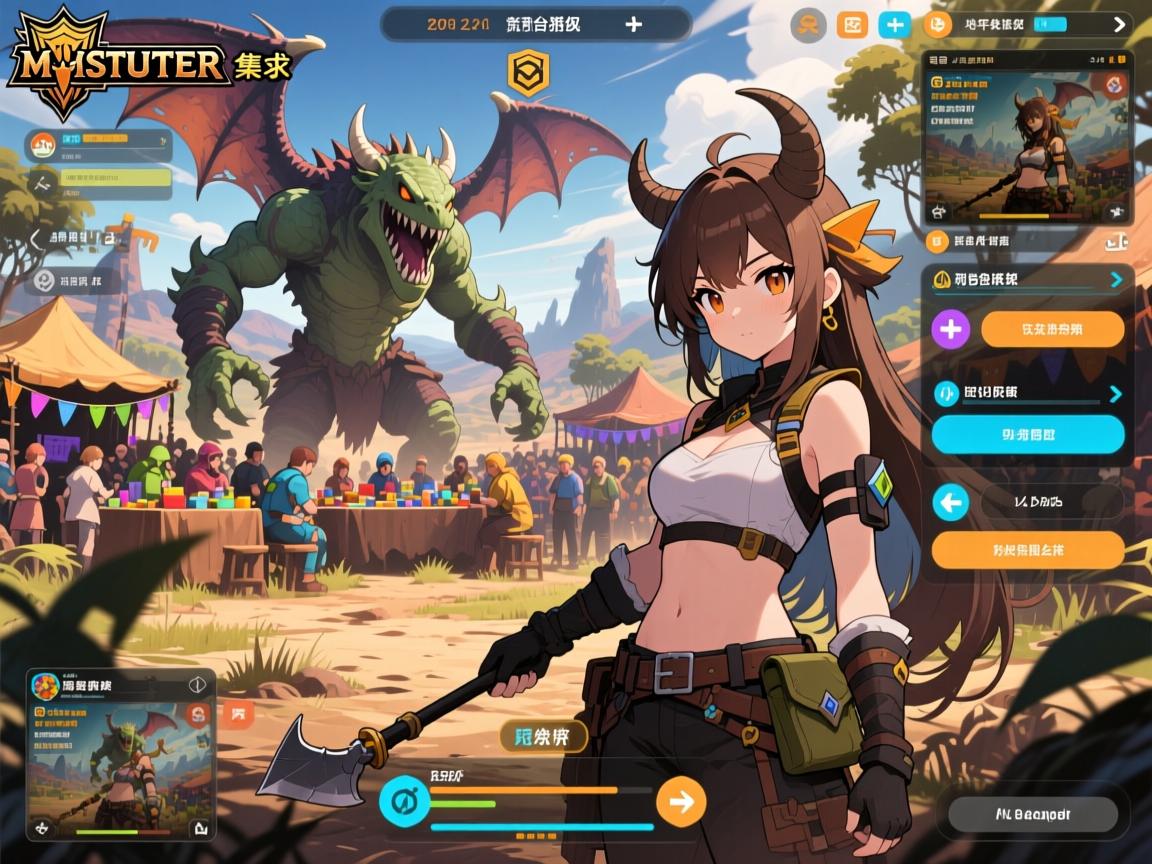1152x864 pixels.
Task: Select the gray spiral icon entry on left
Action: point(44,281)
